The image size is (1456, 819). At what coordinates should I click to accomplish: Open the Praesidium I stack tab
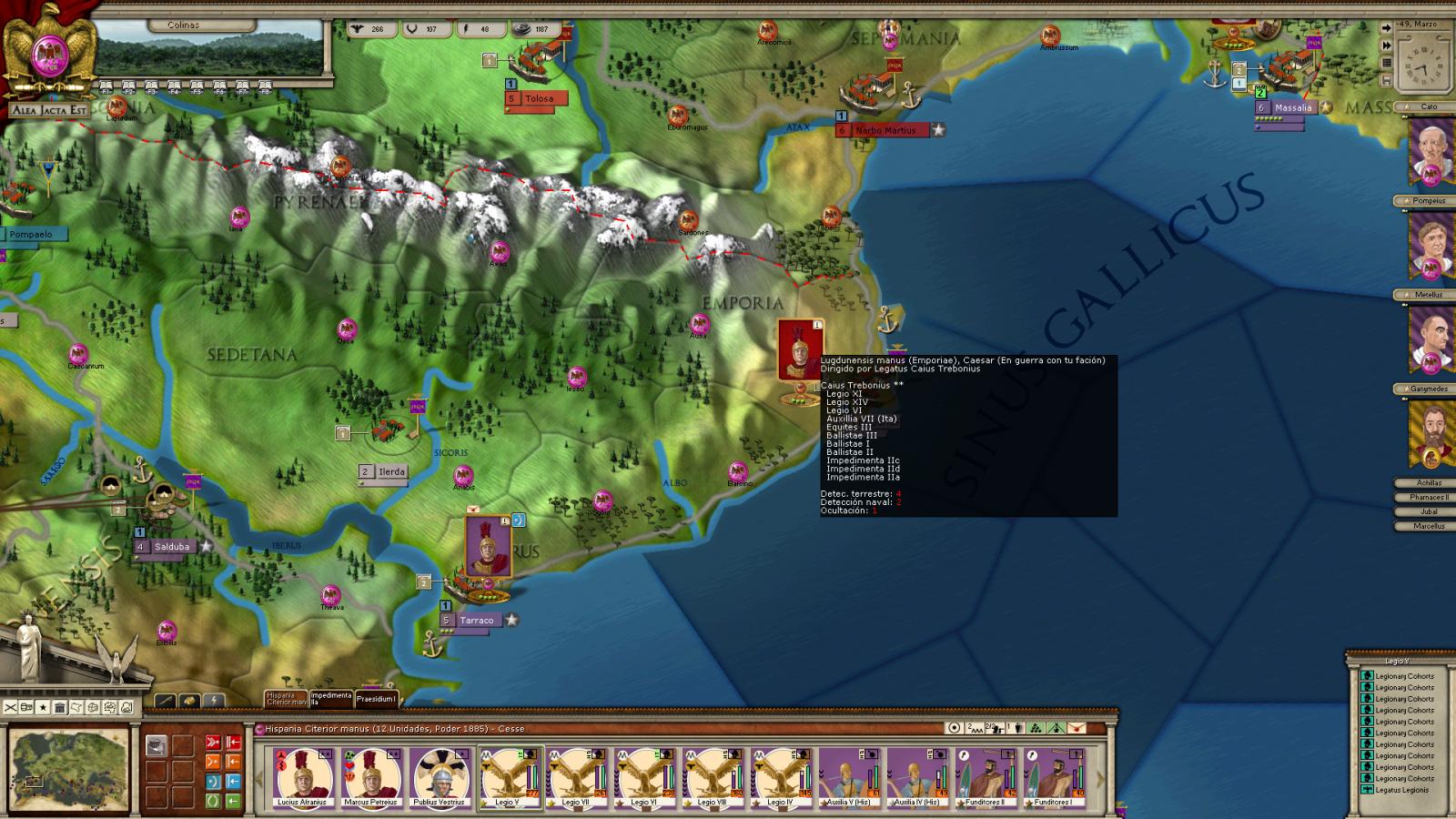(376, 699)
